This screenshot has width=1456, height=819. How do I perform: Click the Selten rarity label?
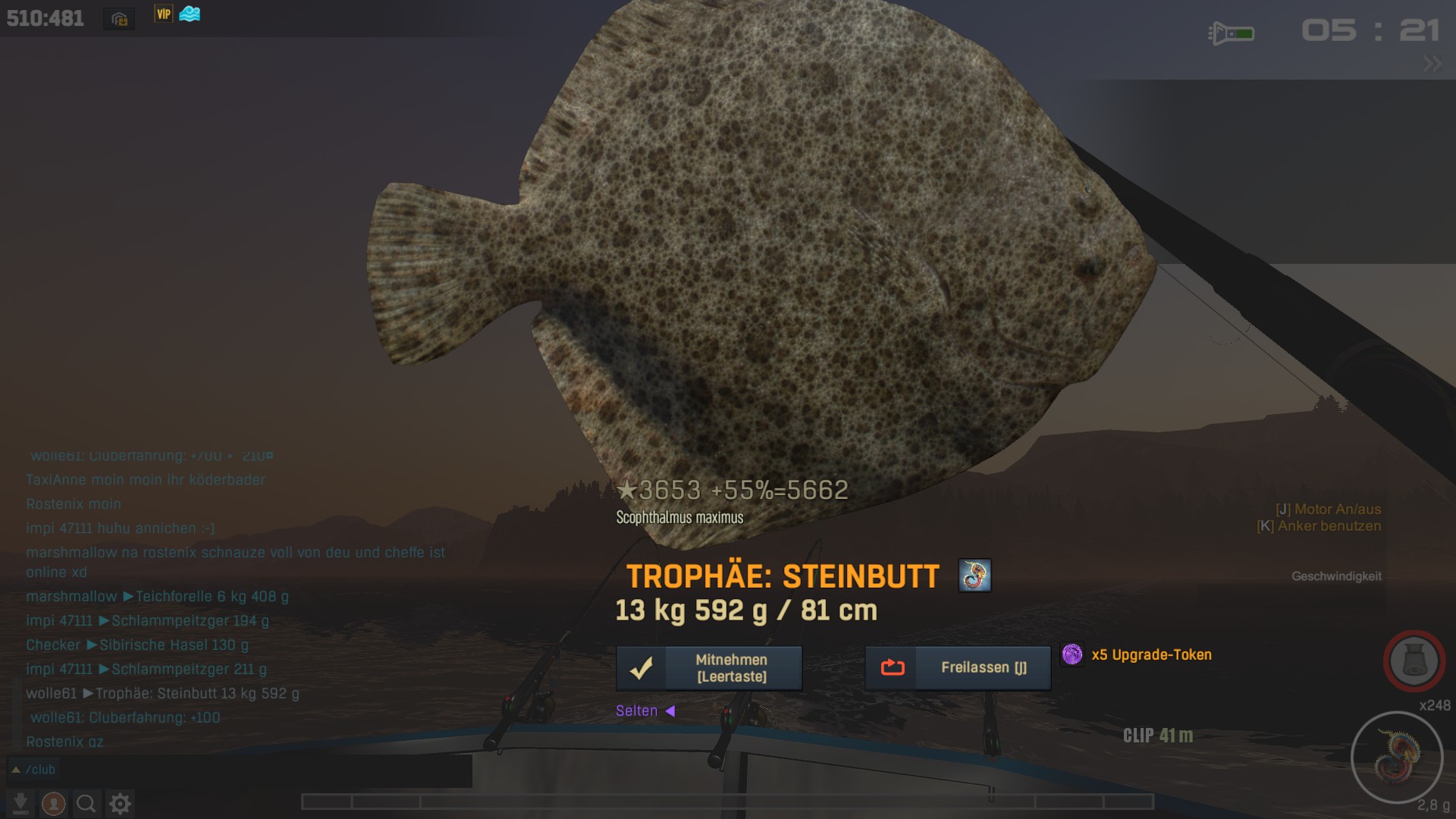(637, 711)
